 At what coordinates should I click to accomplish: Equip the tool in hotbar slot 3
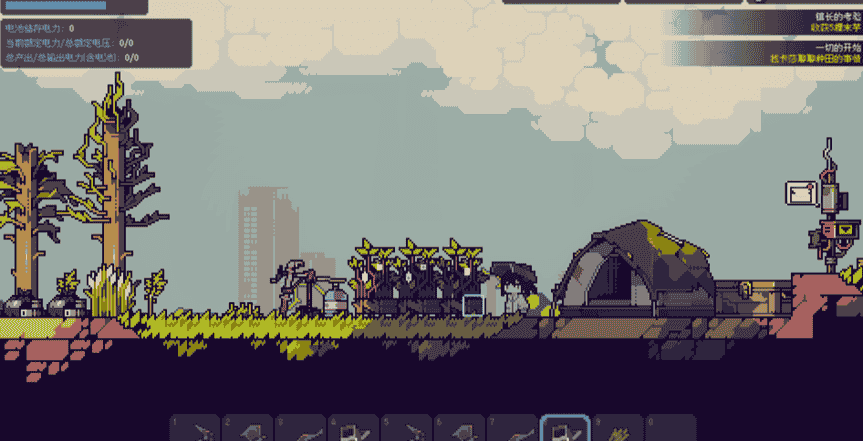(301, 429)
